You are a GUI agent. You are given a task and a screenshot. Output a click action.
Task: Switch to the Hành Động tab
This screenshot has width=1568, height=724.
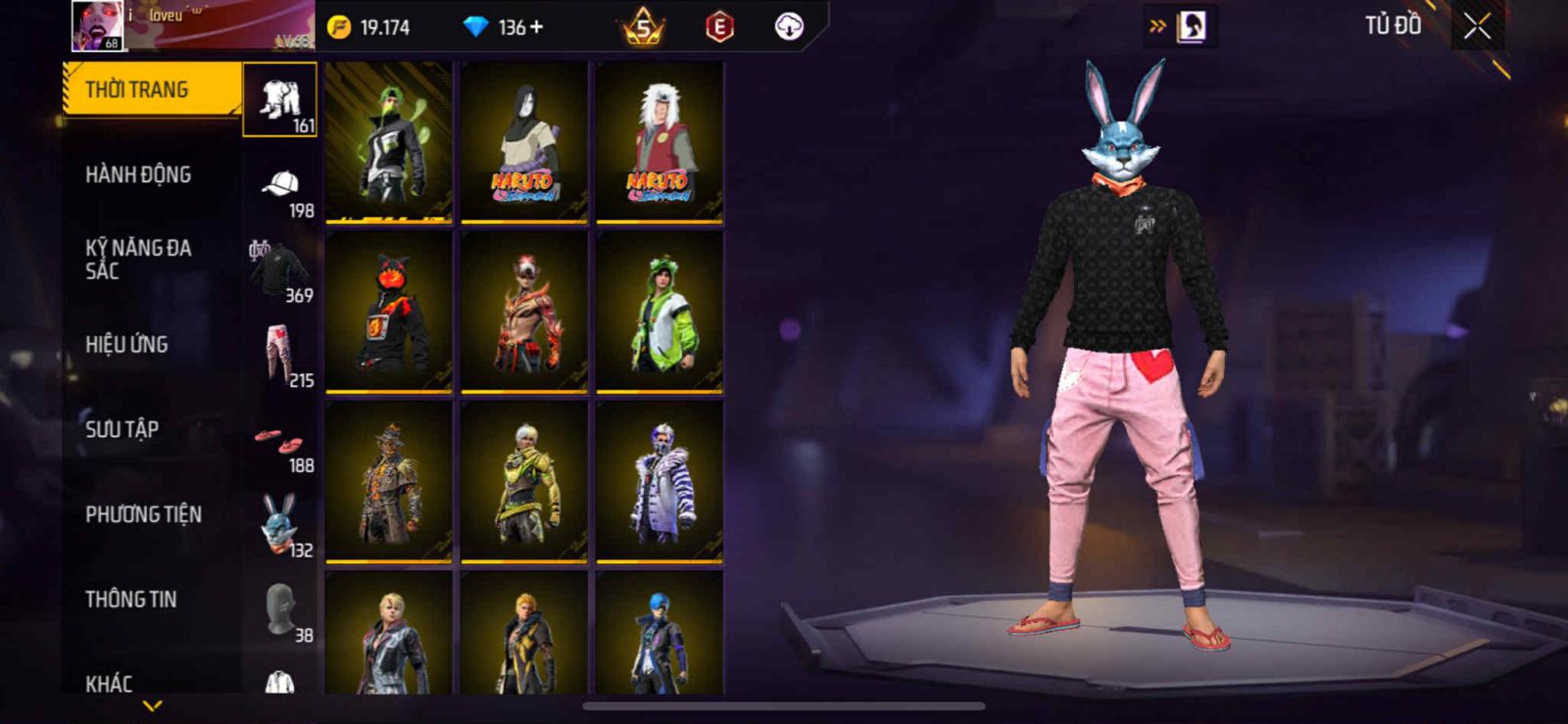tap(138, 175)
